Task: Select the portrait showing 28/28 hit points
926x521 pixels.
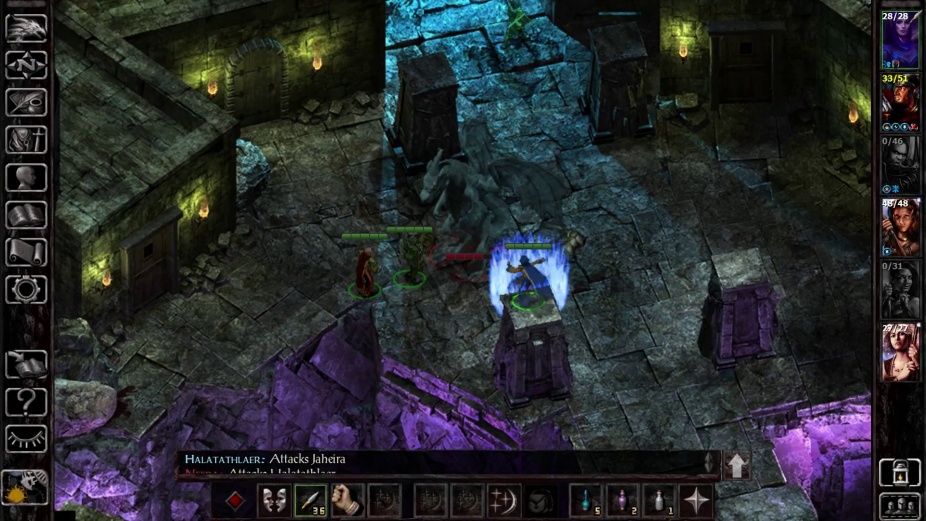Action: point(899,40)
